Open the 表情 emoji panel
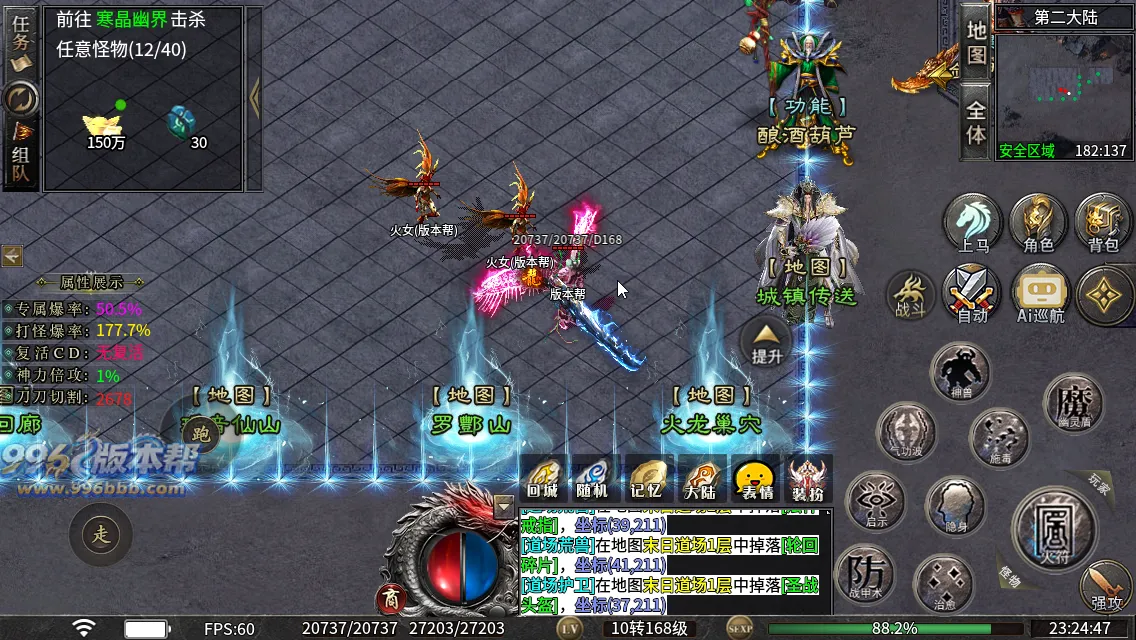 pos(755,479)
